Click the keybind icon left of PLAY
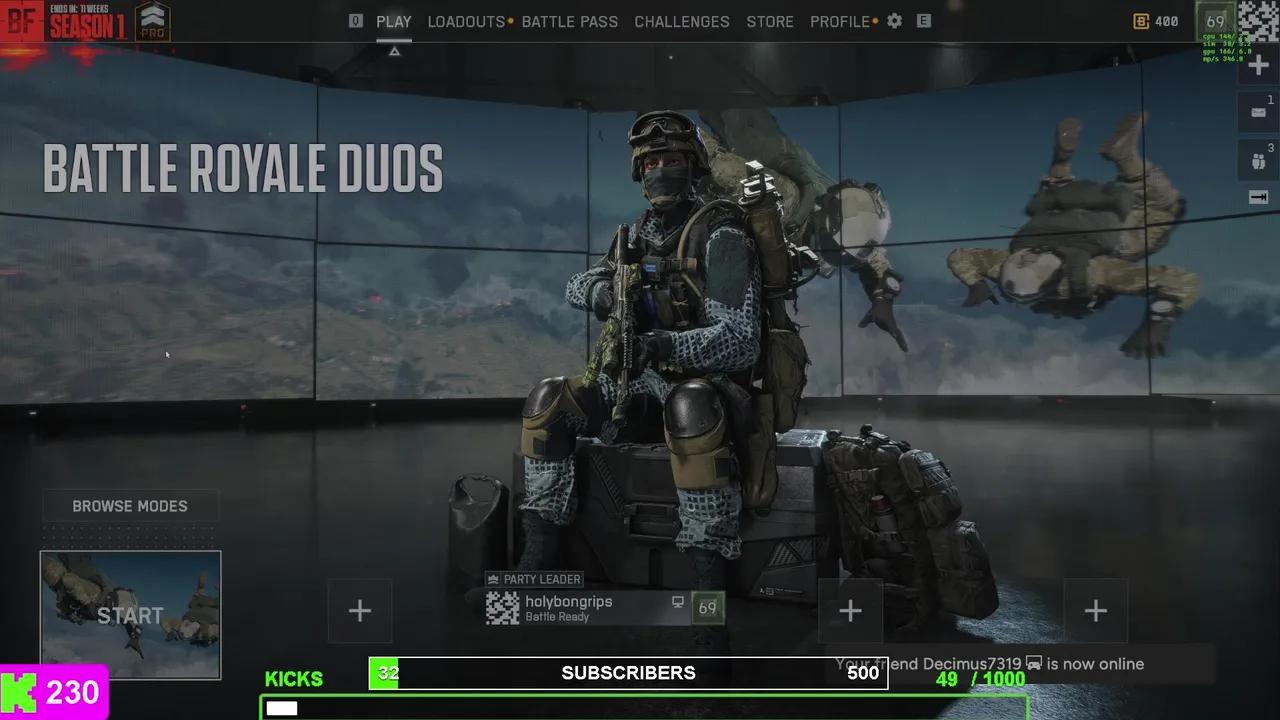The image size is (1280, 720). tap(356, 20)
